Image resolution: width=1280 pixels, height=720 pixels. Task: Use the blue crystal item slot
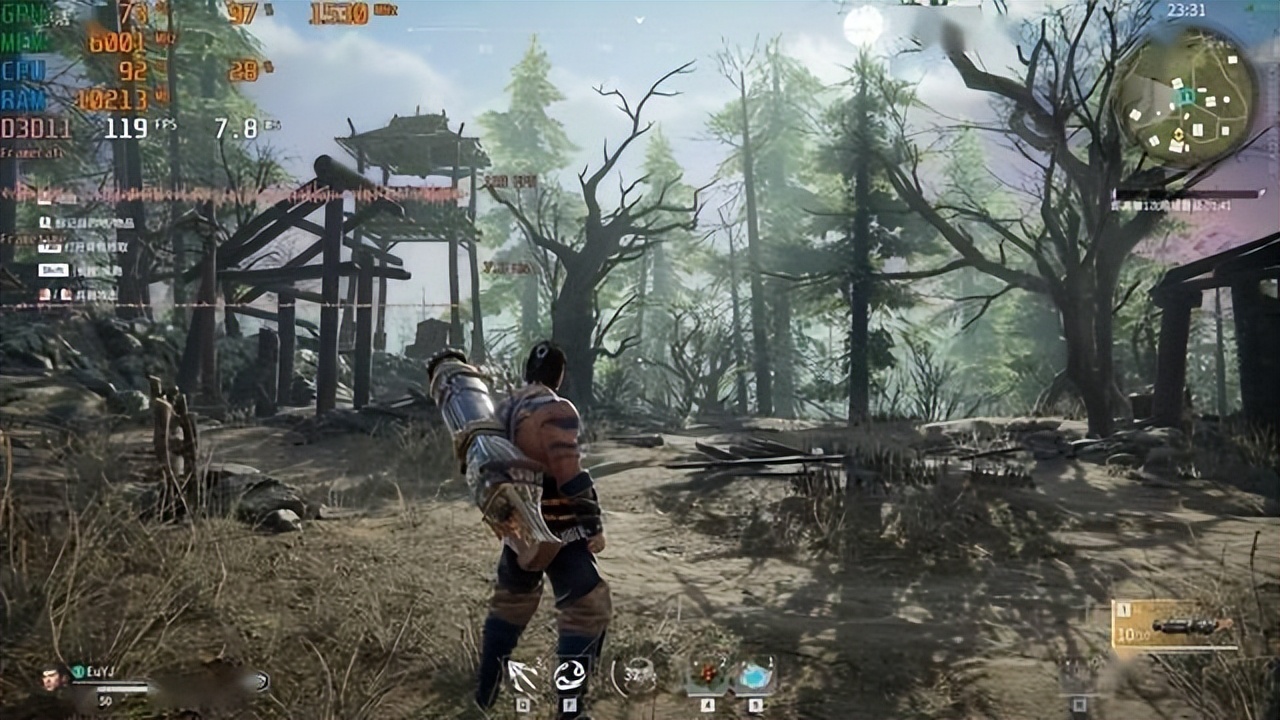[x=755, y=676]
